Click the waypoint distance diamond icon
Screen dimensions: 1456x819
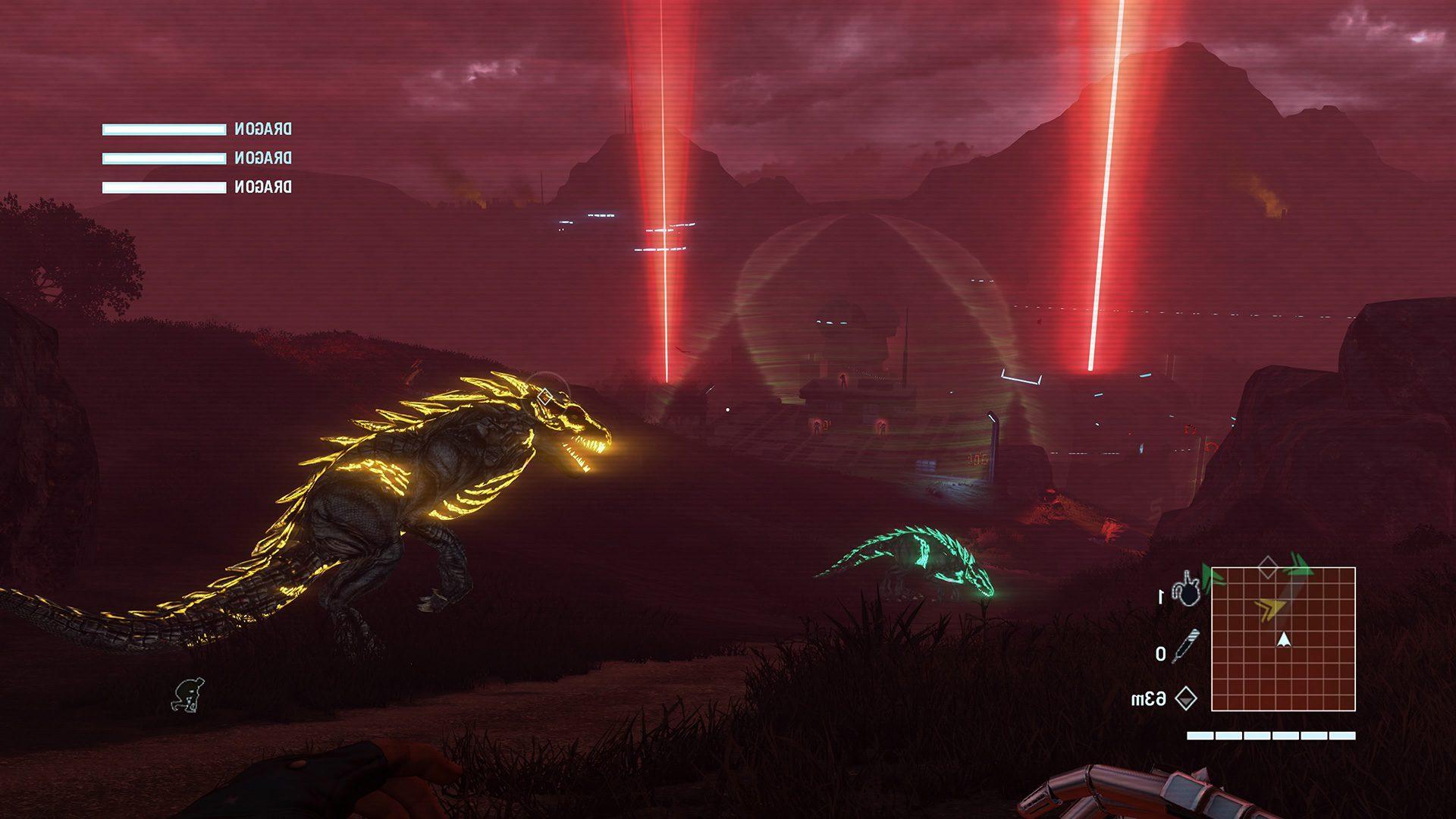click(1185, 698)
